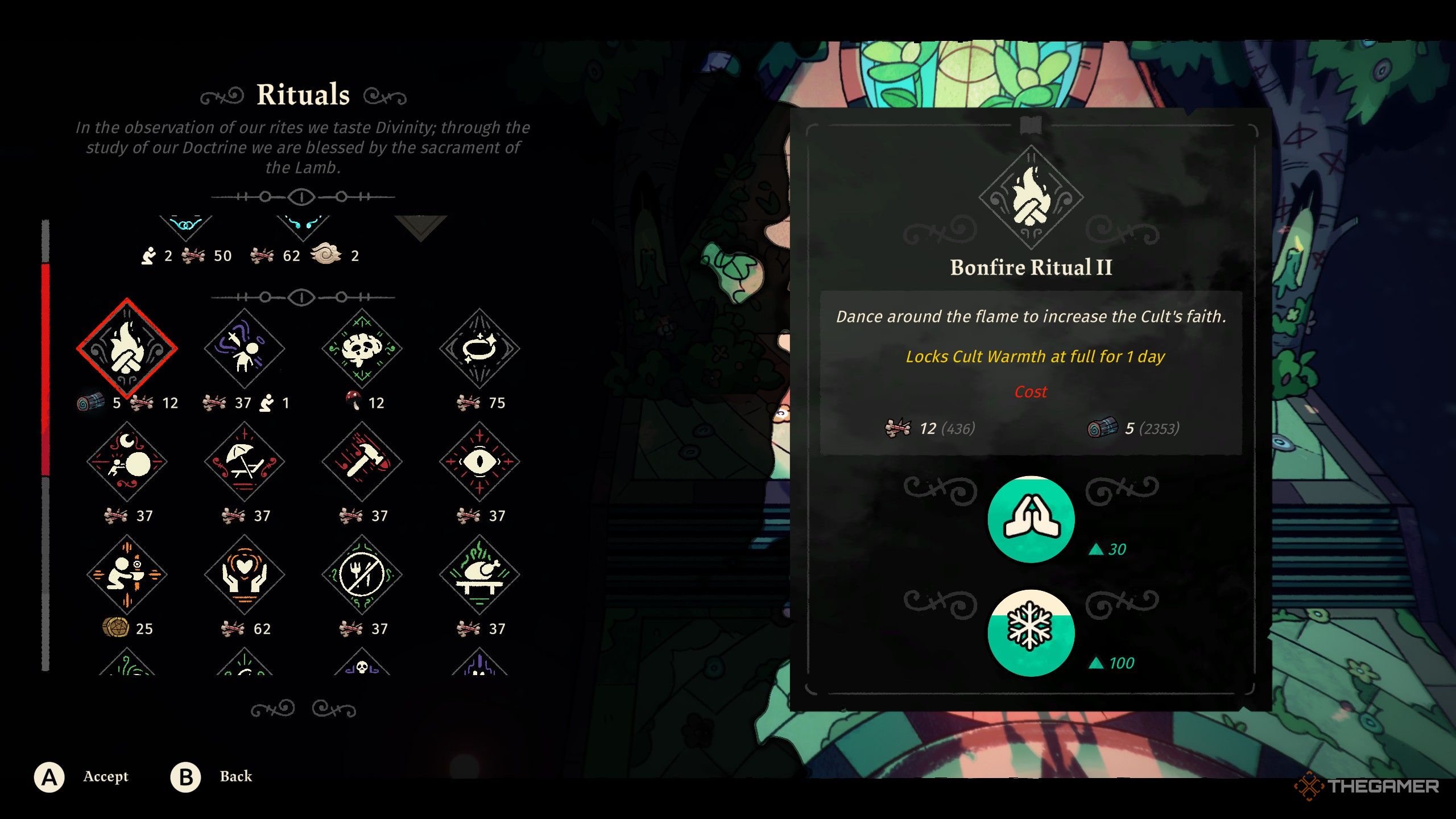
Task: Pick the halo ring ritual costing 75 bones
Action: (479, 348)
